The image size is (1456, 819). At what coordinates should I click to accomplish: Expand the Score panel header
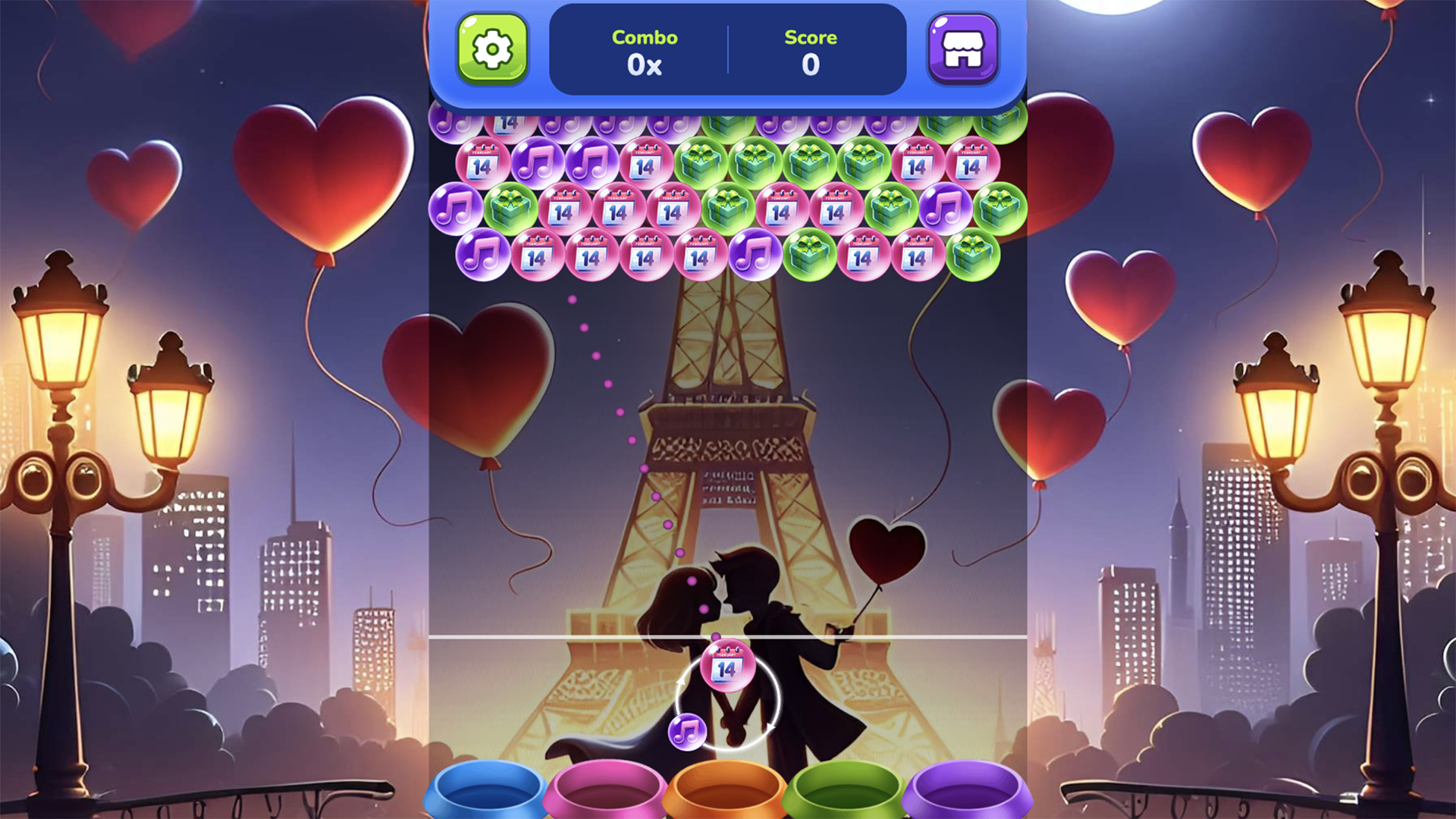click(811, 51)
